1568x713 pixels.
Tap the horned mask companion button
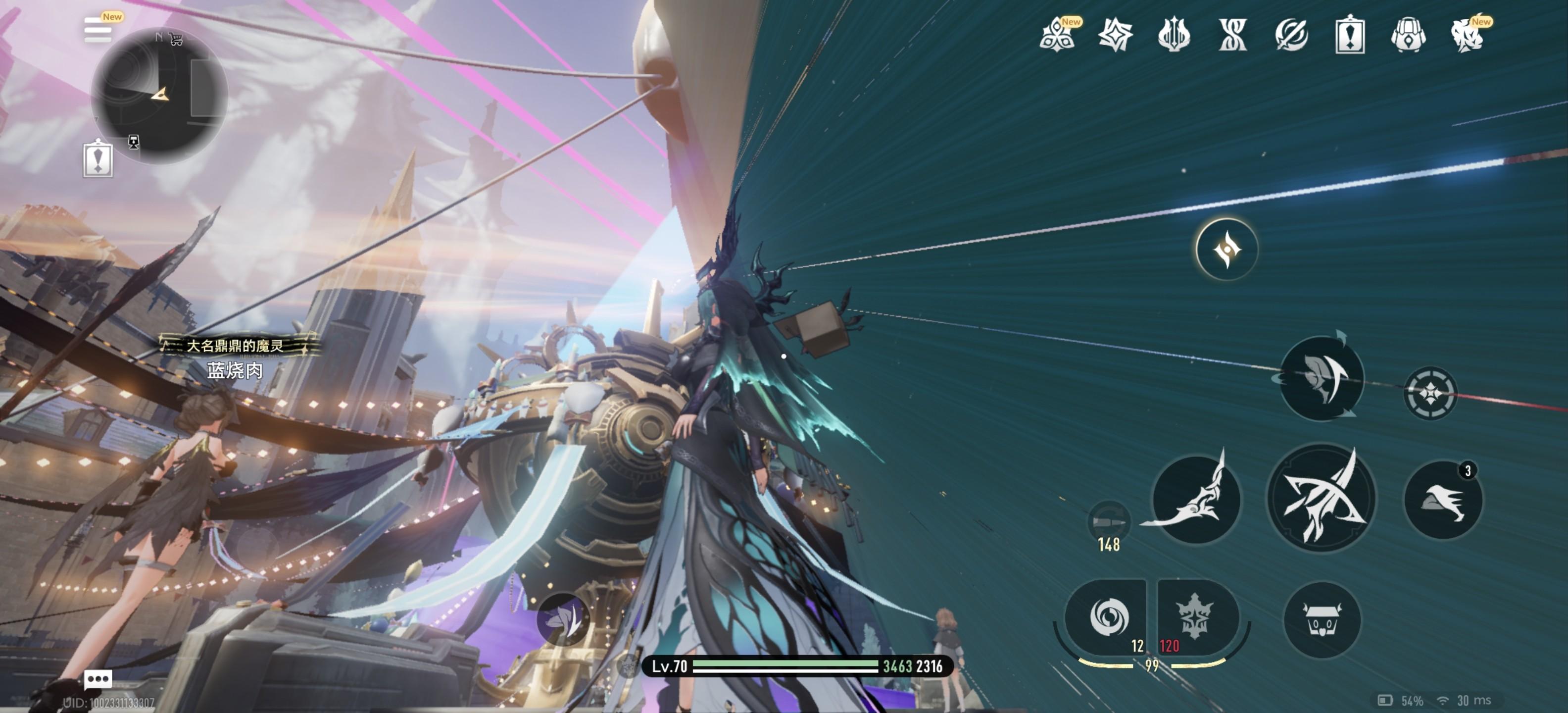(x=1322, y=620)
